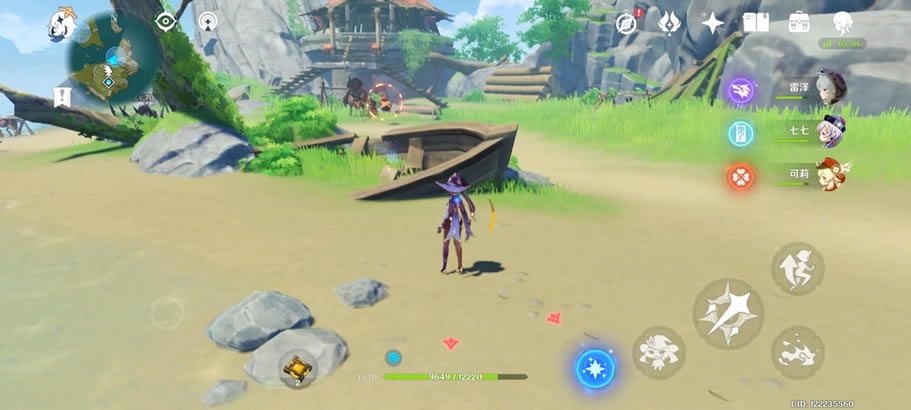
Task: Open the winged battle pass icon
Action: click(669, 22)
